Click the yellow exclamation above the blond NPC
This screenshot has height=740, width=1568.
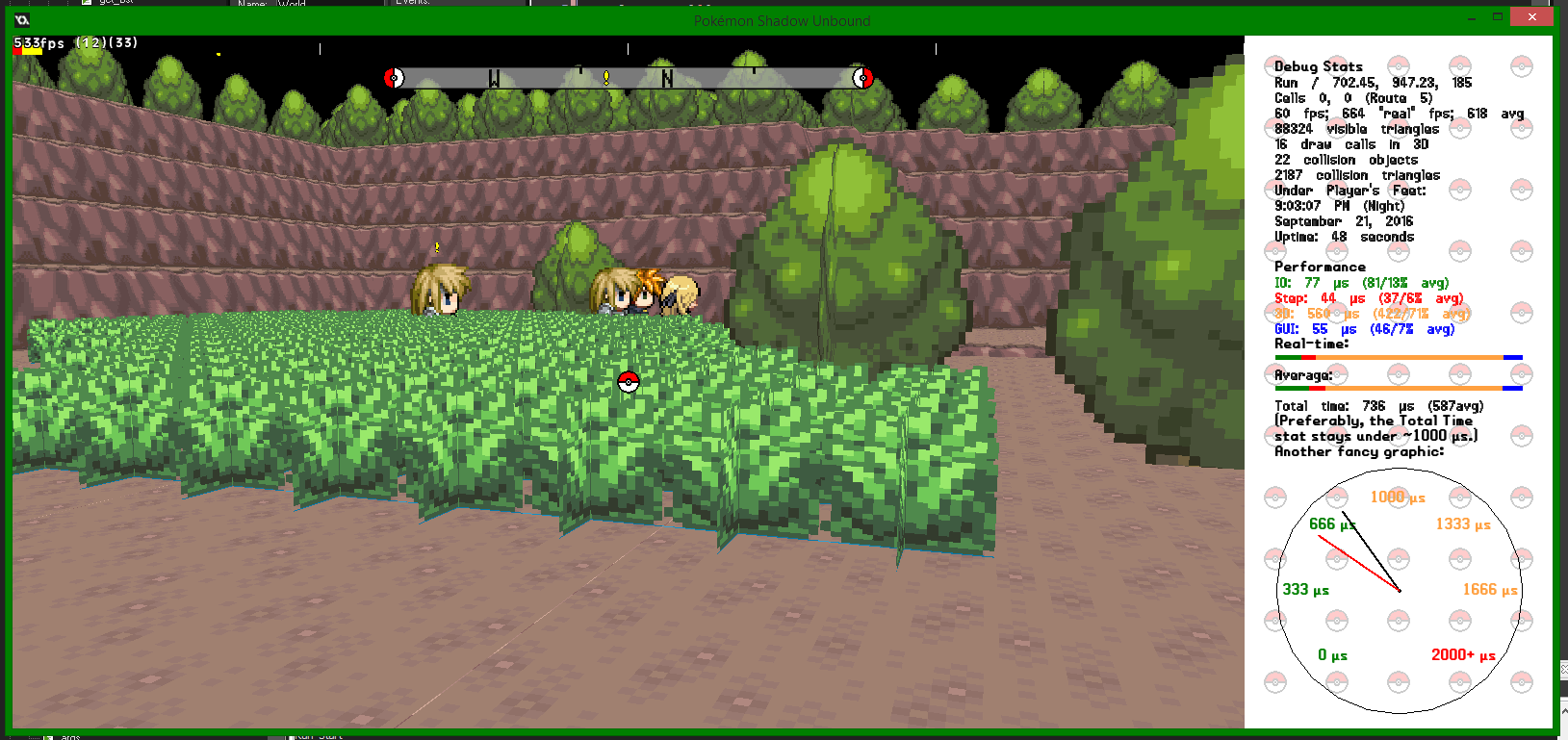[x=436, y=248]
